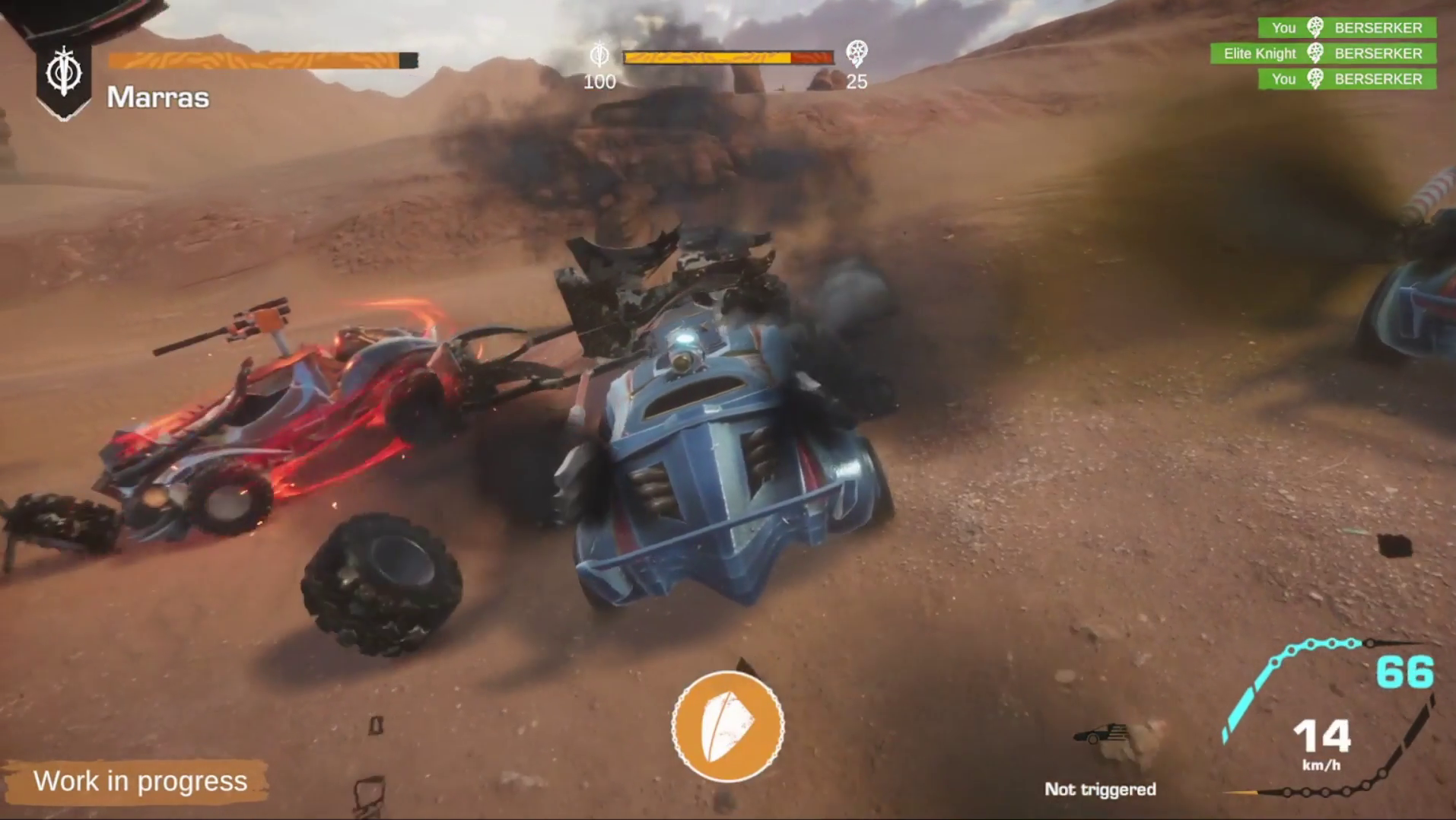The height and width of the screenshot is (820, 1456).
Task: Expand the kill feed list in top right
Action: [1346, 53]
